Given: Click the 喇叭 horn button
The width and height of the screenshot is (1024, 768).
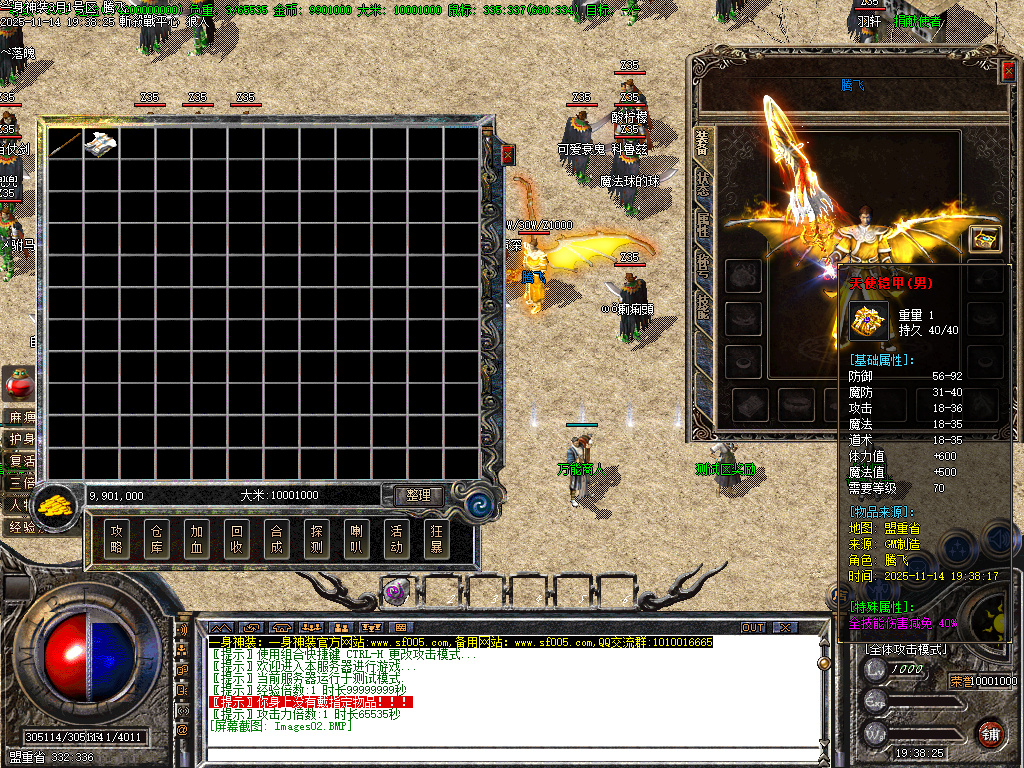Looking at the screenshot, I should click(x=355, y=539).
